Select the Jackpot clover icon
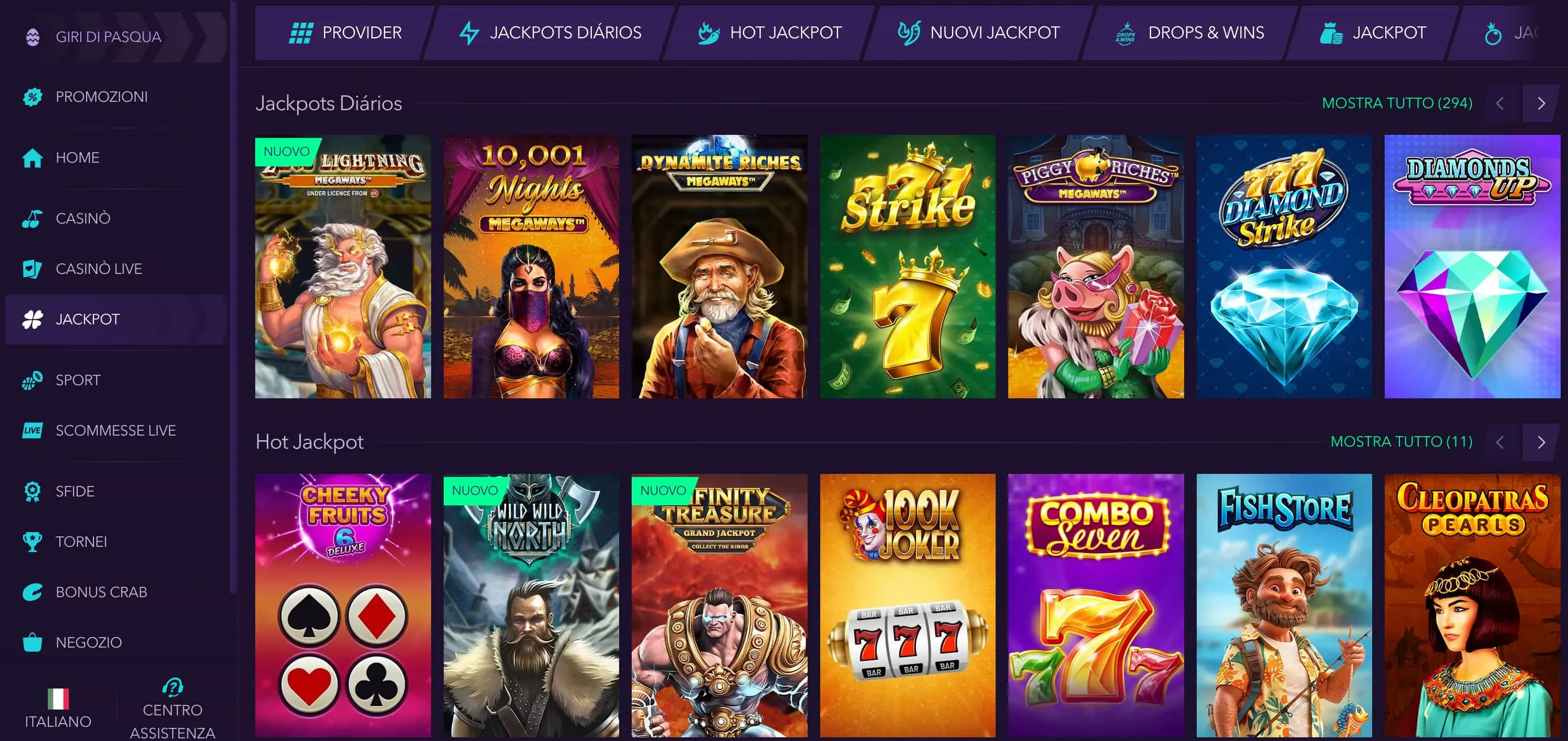Image resolution: width=1568 pixels, height=741 pixels. (33, 318)
